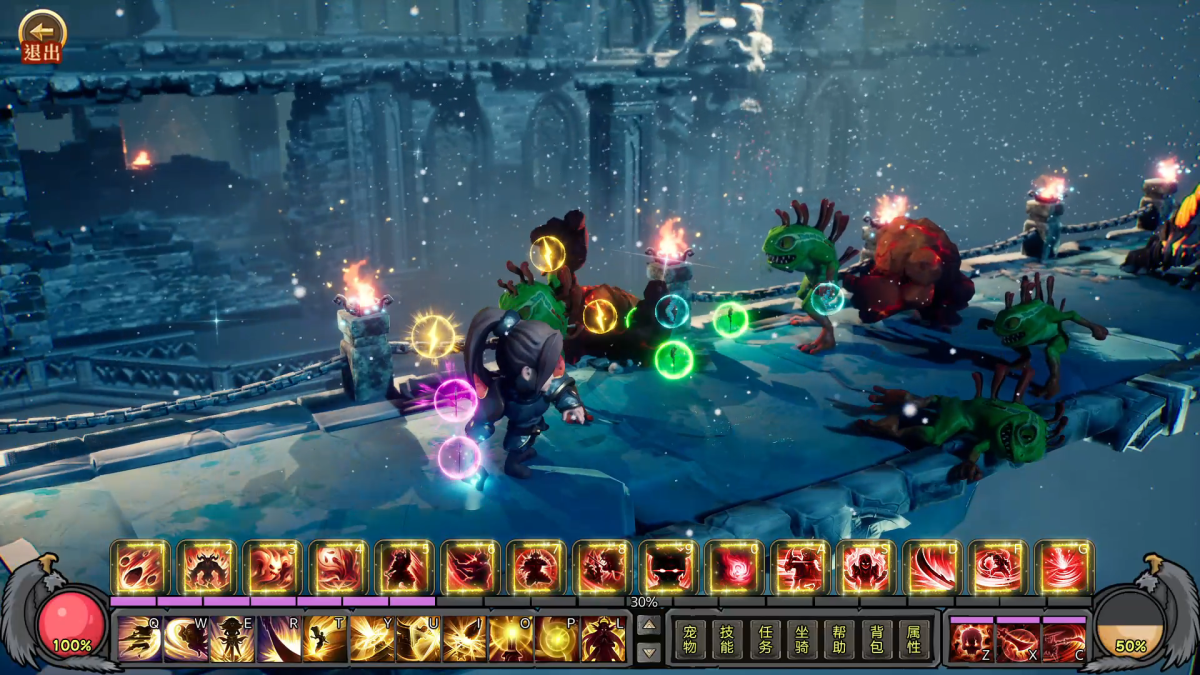Click the skill bar page-down arrow

pos(649,652)
